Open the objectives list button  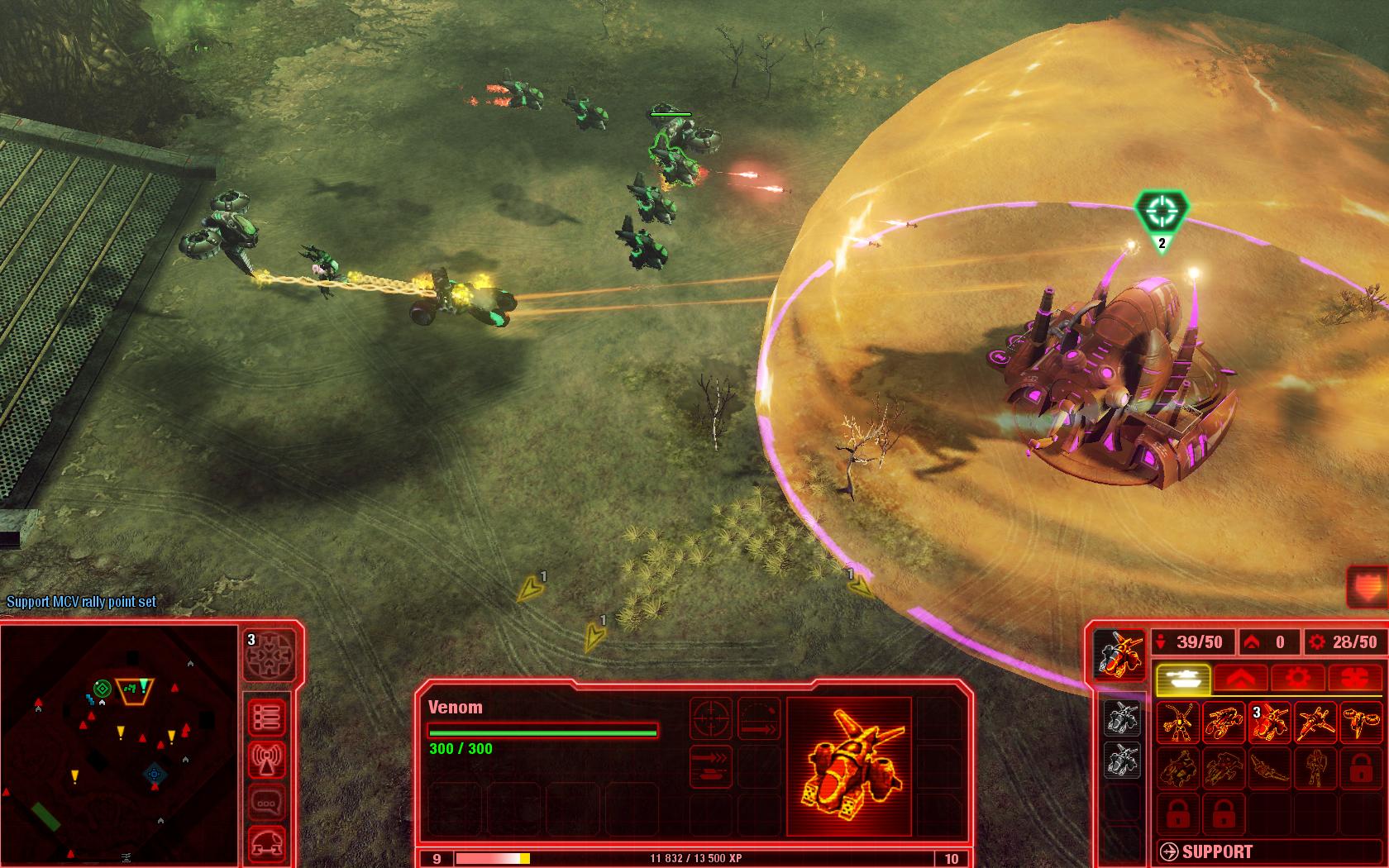[267, 717]
